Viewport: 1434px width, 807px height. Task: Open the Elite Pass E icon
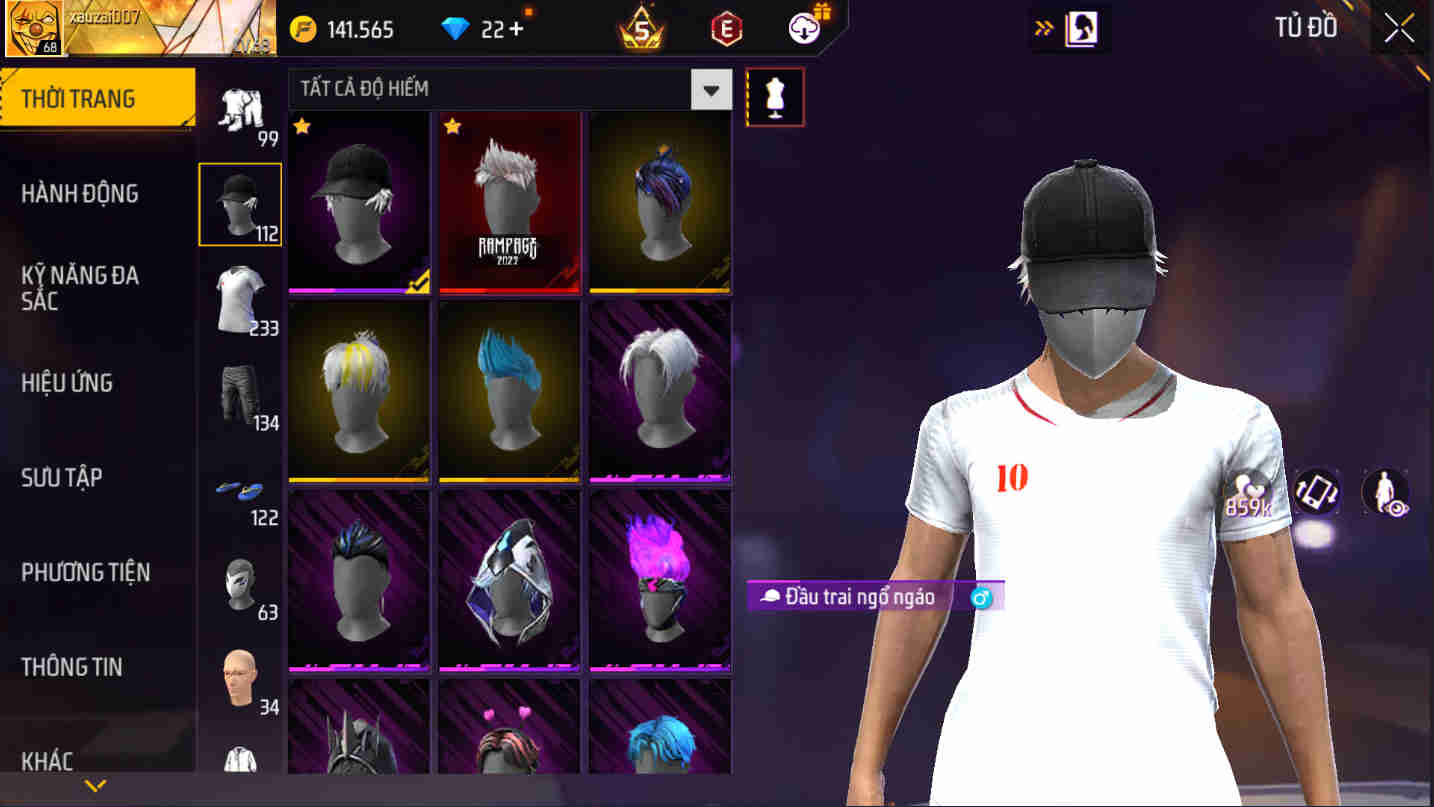(x=725, y=28)
